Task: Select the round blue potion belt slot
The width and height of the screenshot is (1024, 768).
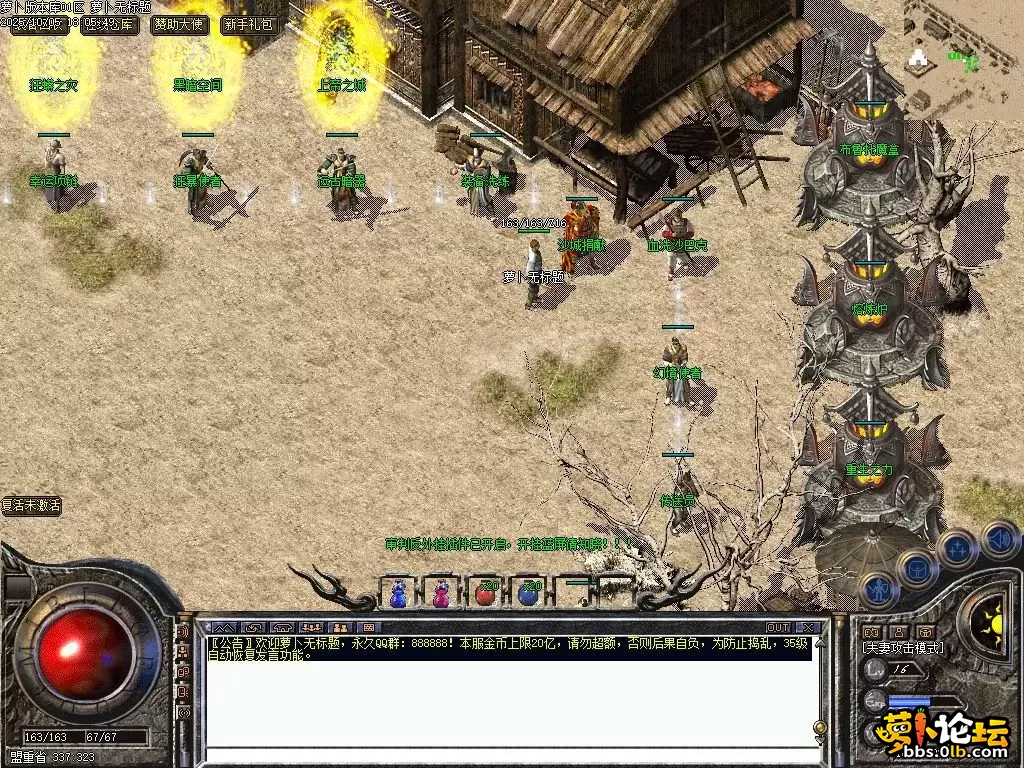Action: (x=529, y=593)
